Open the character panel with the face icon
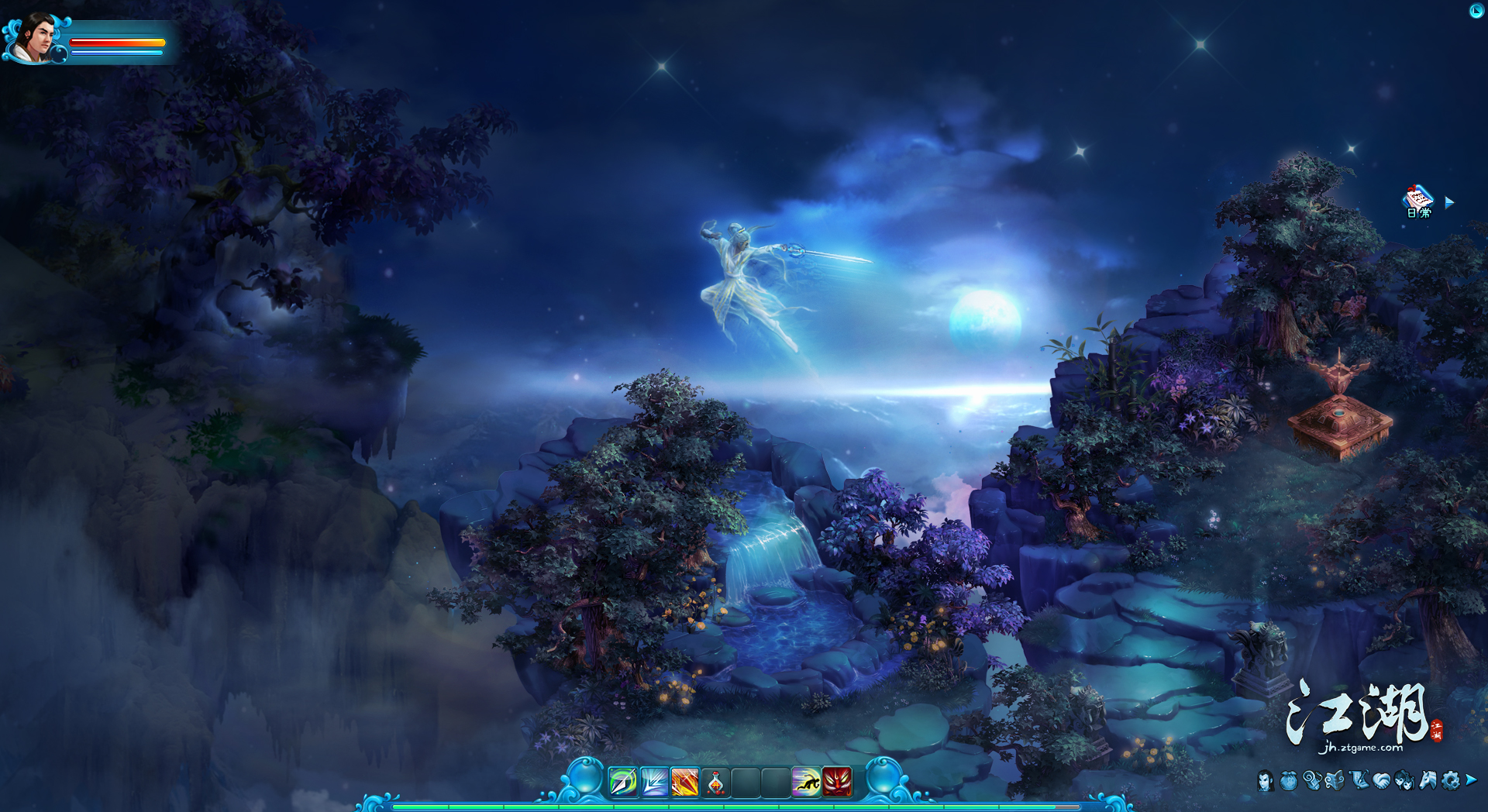Viewport: 1488px width, 812px height. click(x=1266, y=780)
